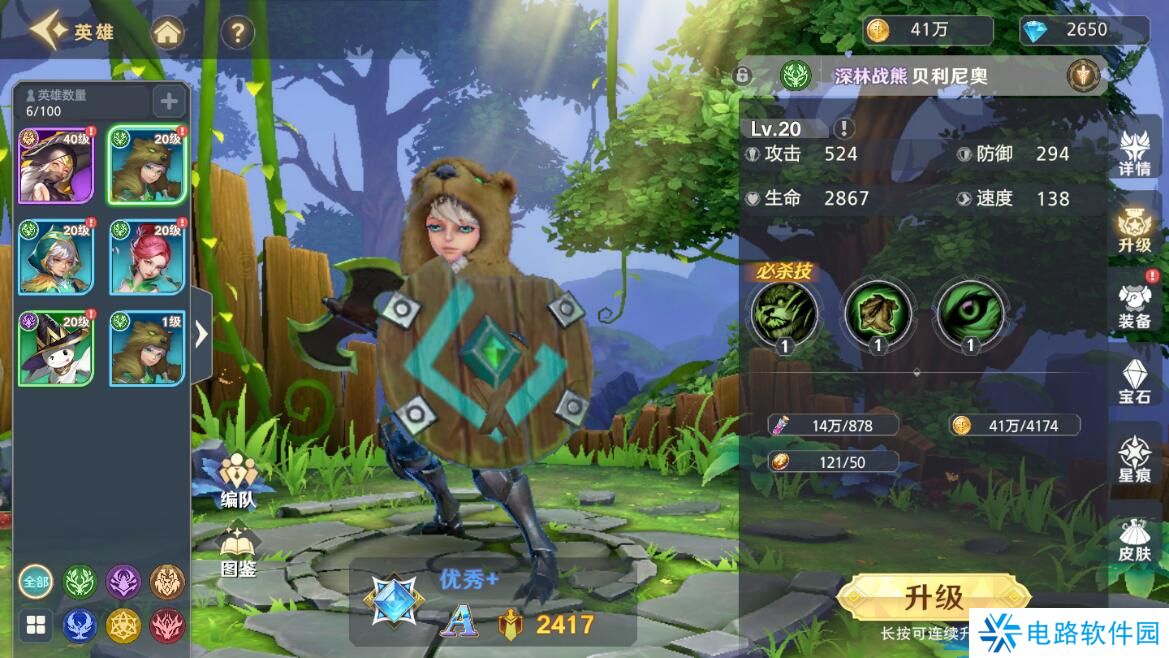
Task: Open the 皮肤 skin tab
Action: click(x=1135, y=540)
